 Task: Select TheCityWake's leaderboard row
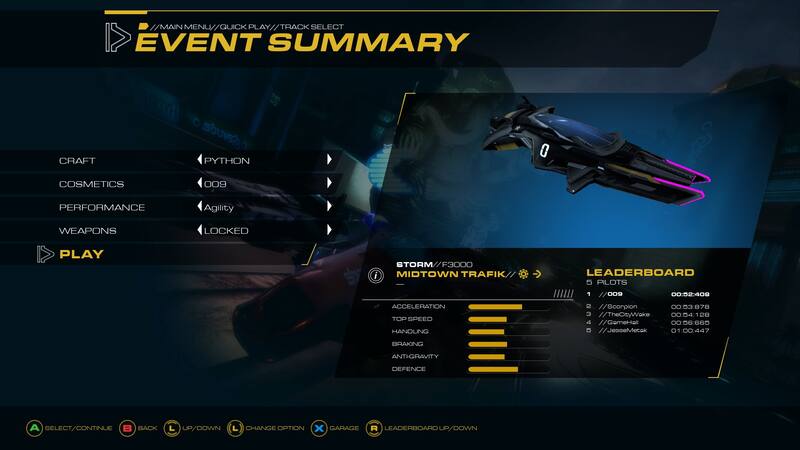tap(648, 314)
